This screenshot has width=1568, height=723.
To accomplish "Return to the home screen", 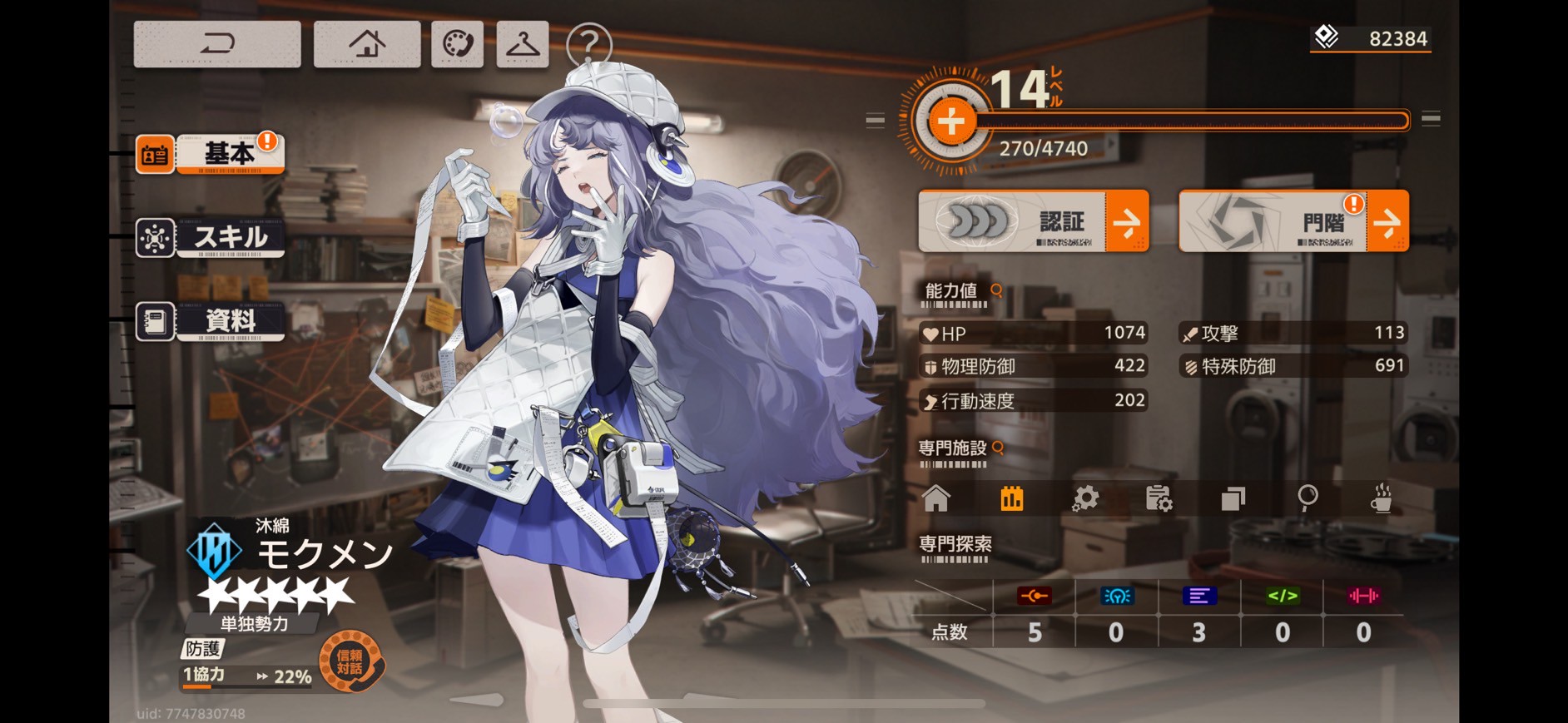I will click(366, 44).
